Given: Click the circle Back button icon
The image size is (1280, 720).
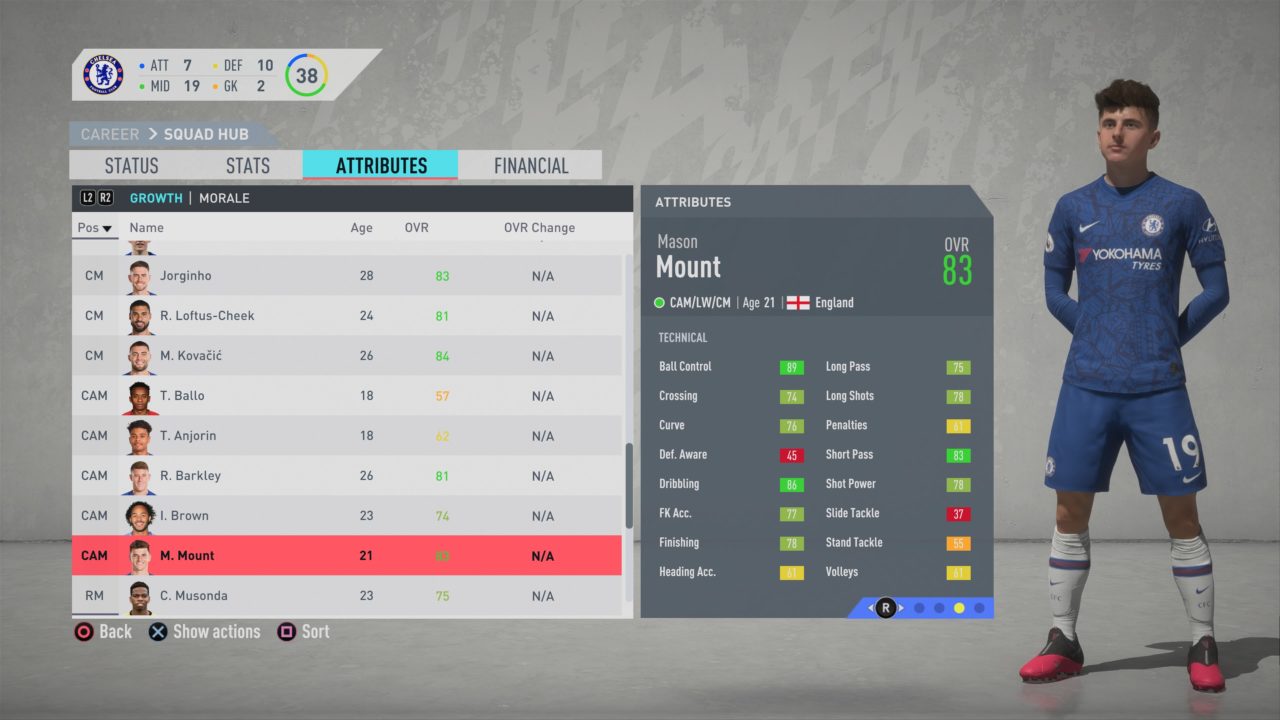Looking at the screenshot, I should (83, 631).
